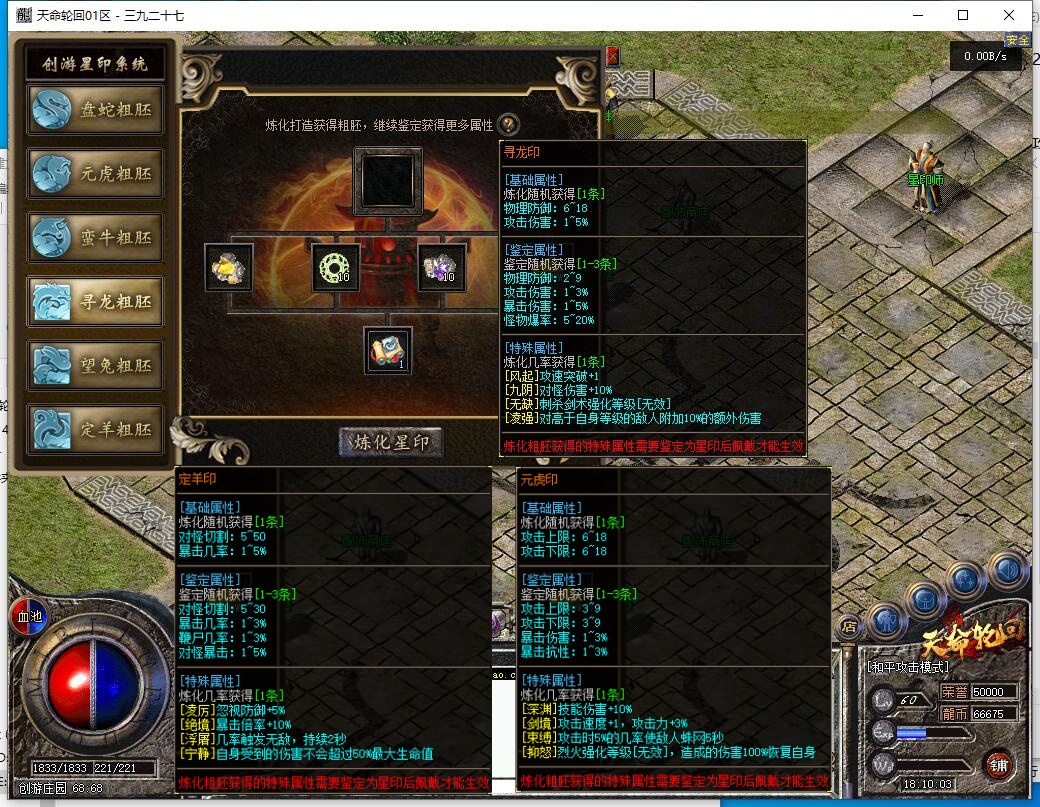Screen dimensions: 1040x807
Task: Choose the purple crystal material slot
Action: pyautogui.click(x=441, y=268)
